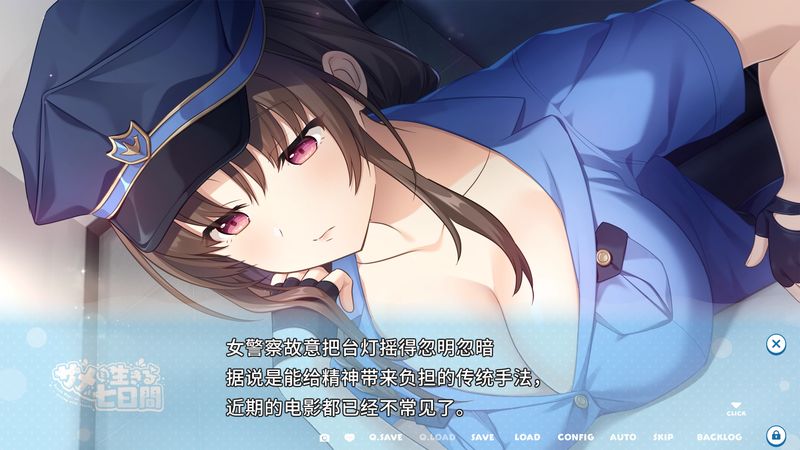Activate SKIP mode
800x450 pixels.
663,437
